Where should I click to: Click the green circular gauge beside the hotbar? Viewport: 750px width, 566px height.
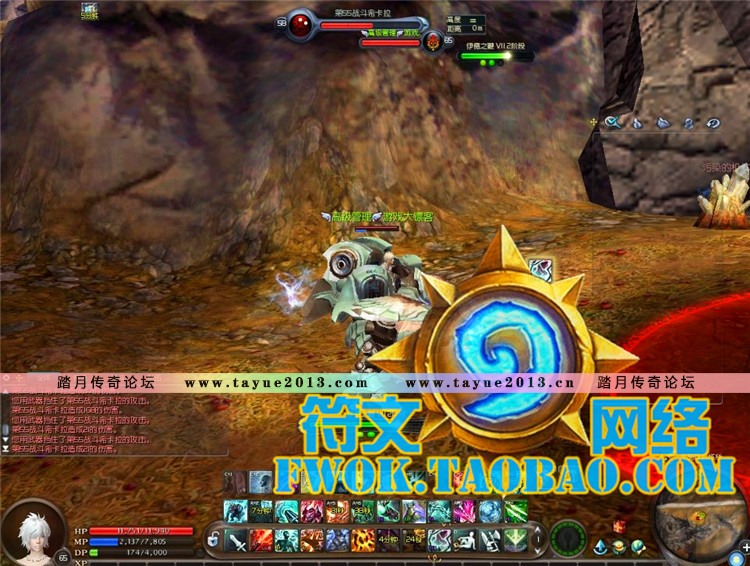[x=568, y=538]
